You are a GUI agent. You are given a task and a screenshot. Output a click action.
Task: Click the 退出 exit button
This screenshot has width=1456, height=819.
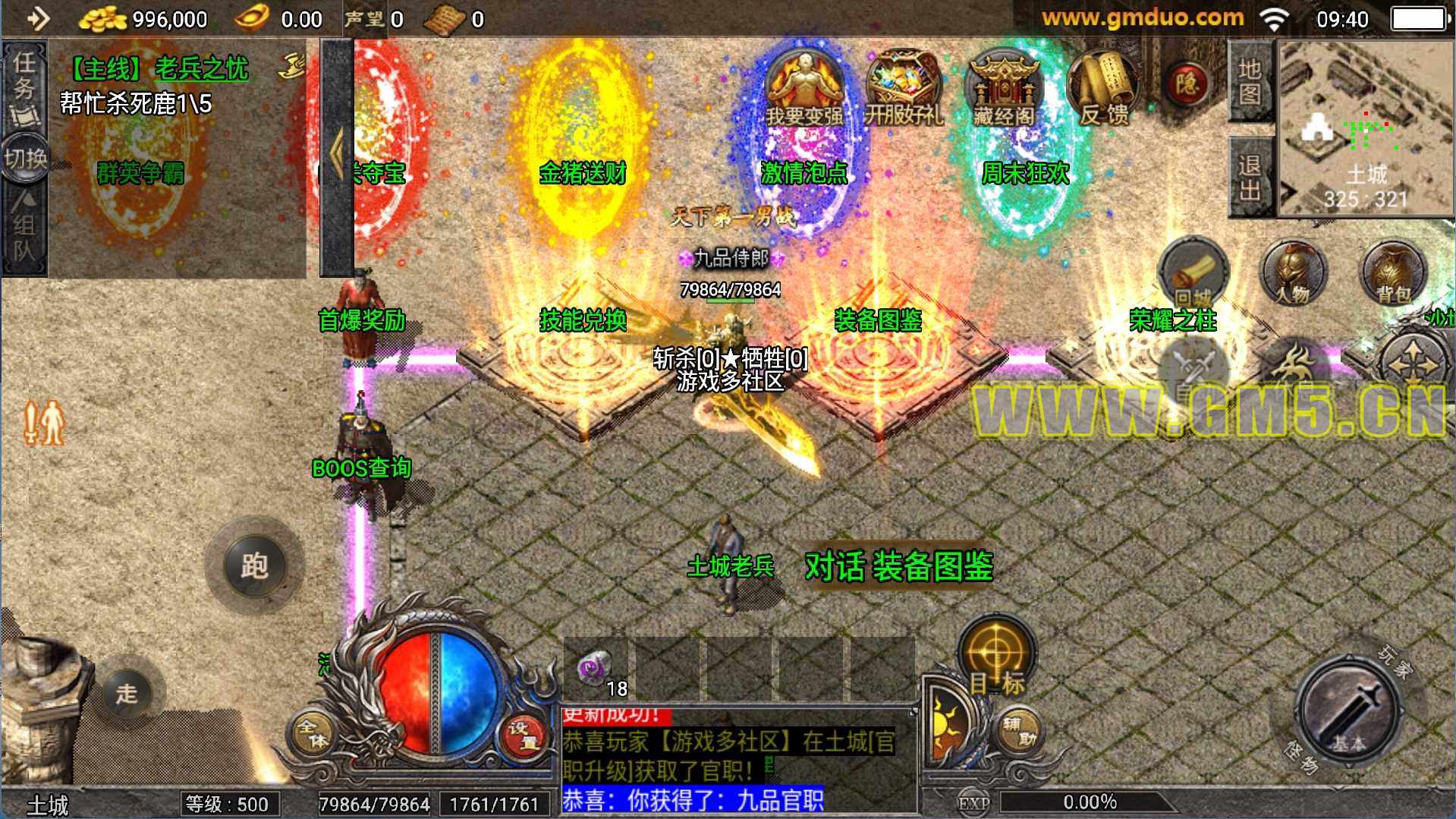(1250, 178)
